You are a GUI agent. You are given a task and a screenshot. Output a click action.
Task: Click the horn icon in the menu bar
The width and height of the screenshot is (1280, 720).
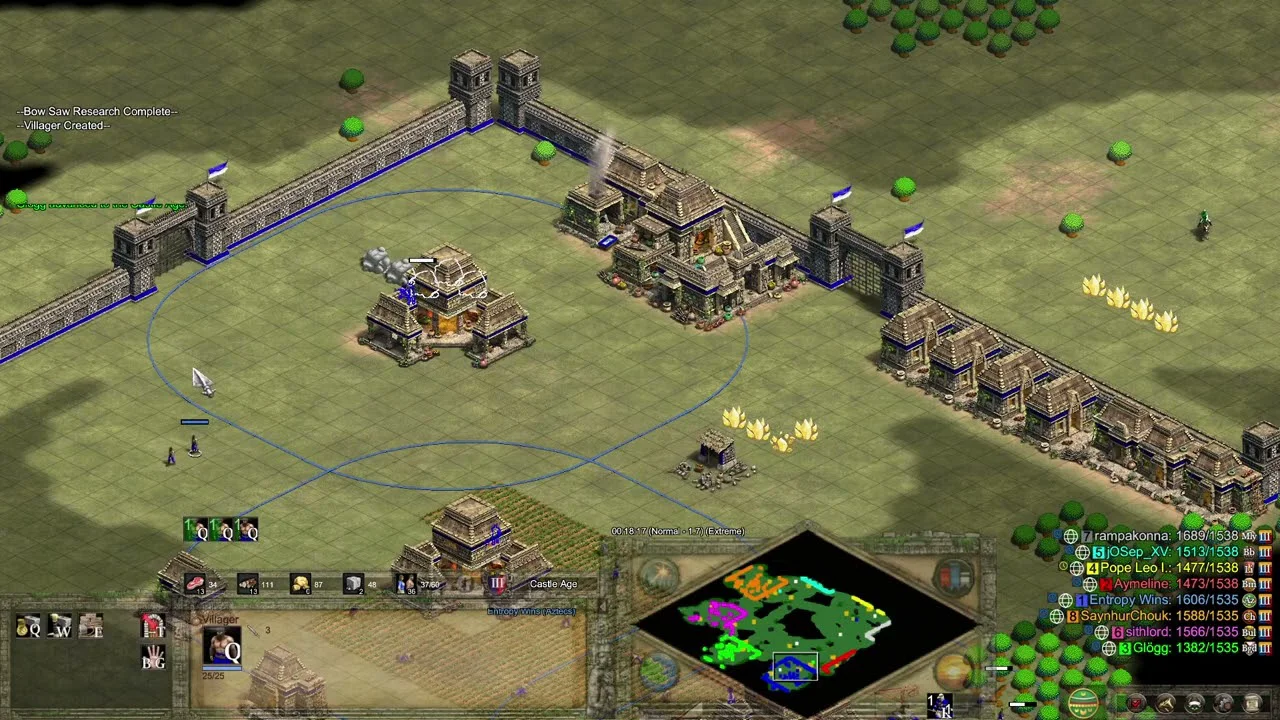tap(1165, 704)
